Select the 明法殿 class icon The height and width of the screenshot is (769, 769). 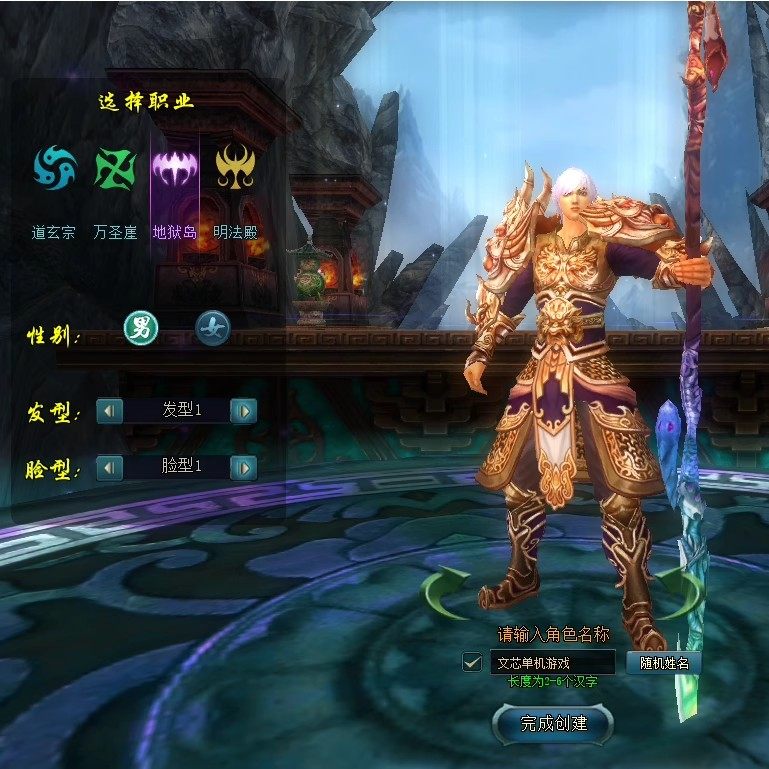click(x=236, y=168)
